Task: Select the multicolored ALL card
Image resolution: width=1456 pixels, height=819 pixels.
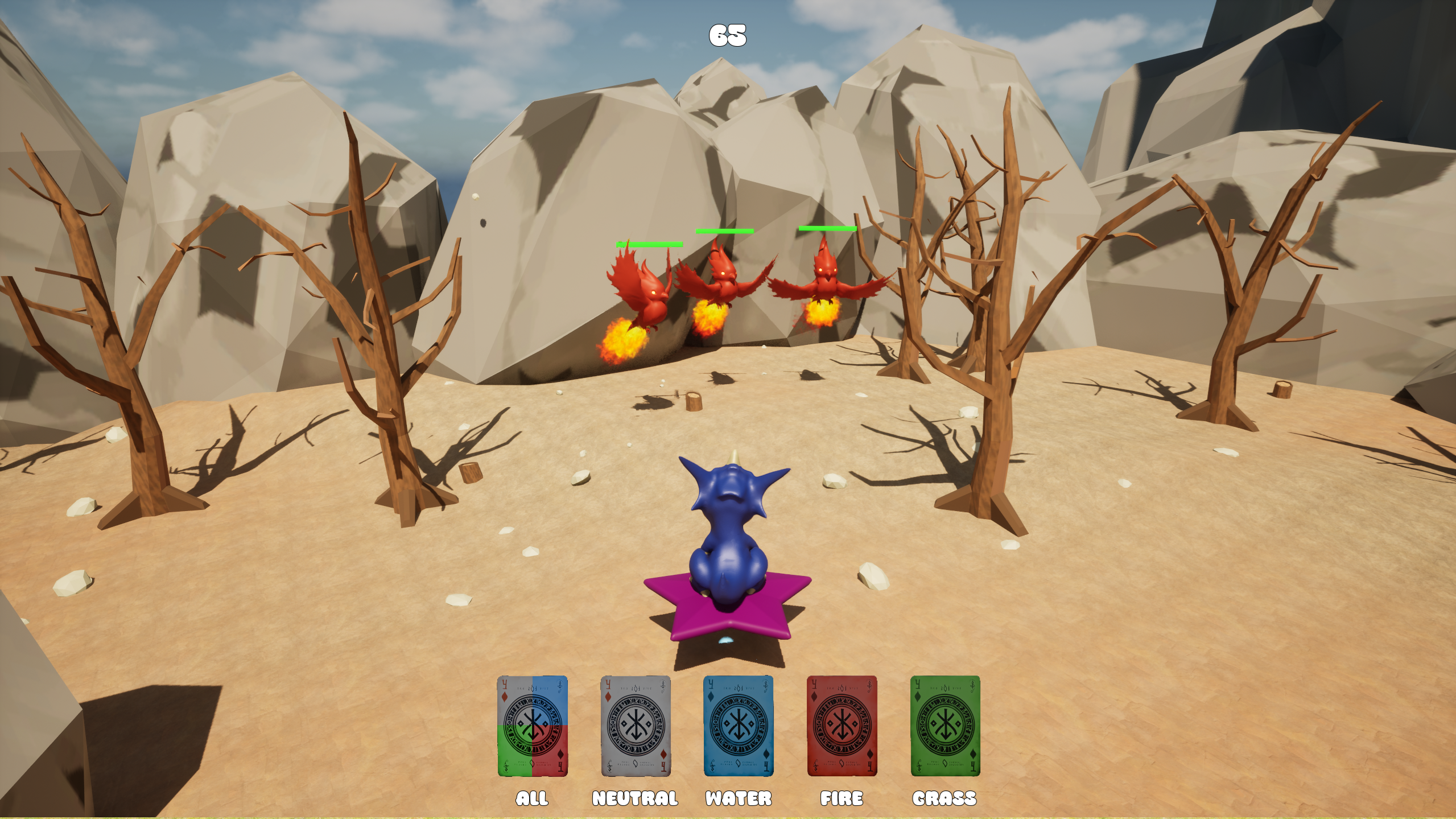Action: 532,726
